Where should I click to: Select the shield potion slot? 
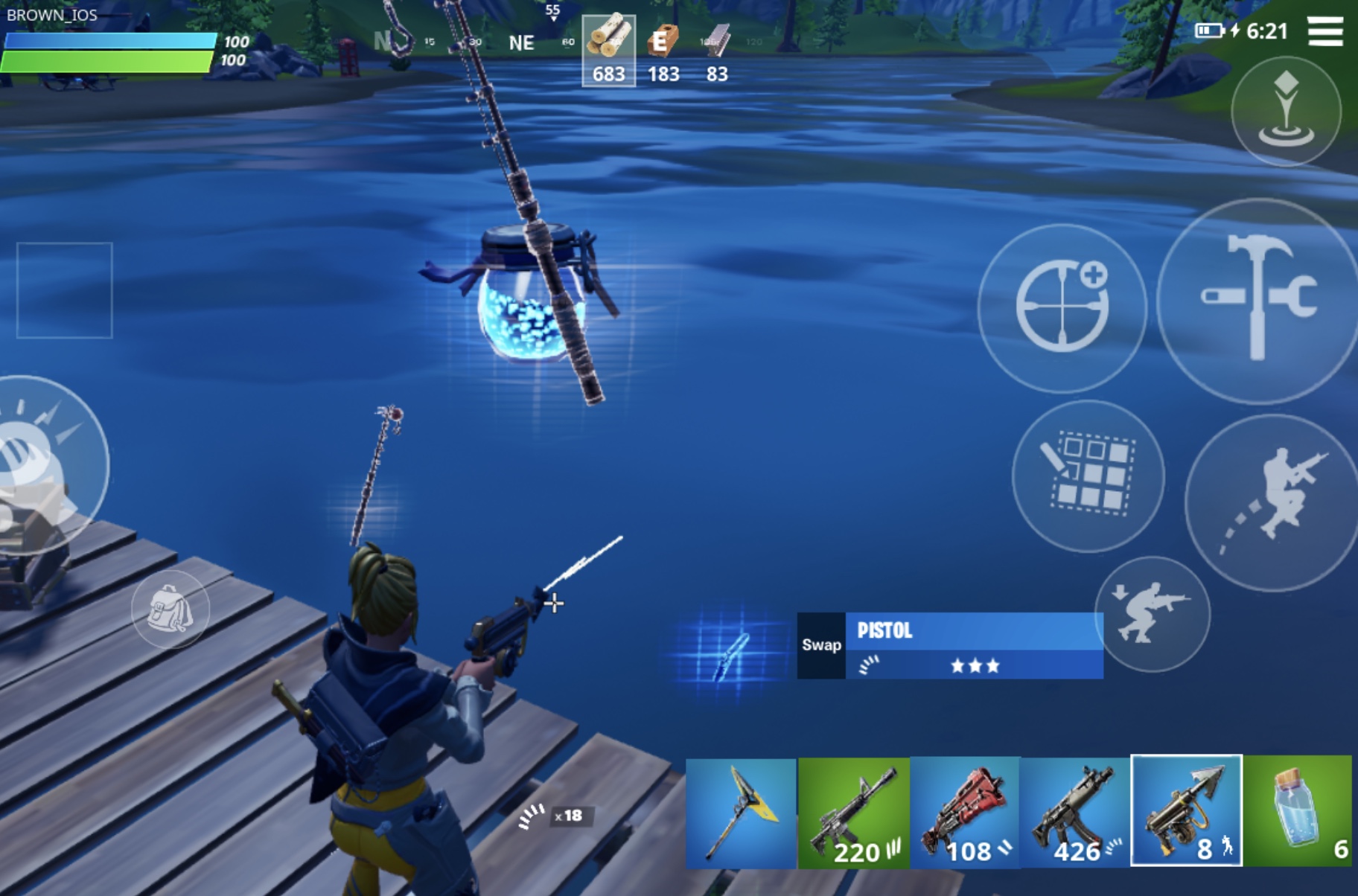tap(1297, 813)
